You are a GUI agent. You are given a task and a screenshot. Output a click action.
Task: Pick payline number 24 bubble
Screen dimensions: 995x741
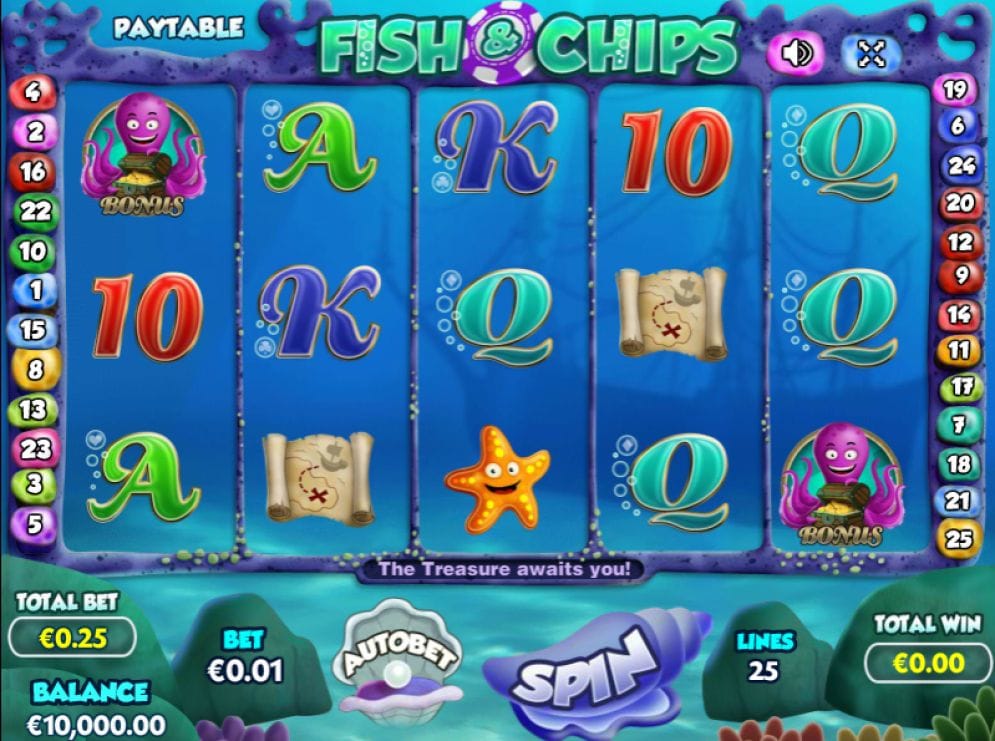pyautogui.click(x=961, y=166)
